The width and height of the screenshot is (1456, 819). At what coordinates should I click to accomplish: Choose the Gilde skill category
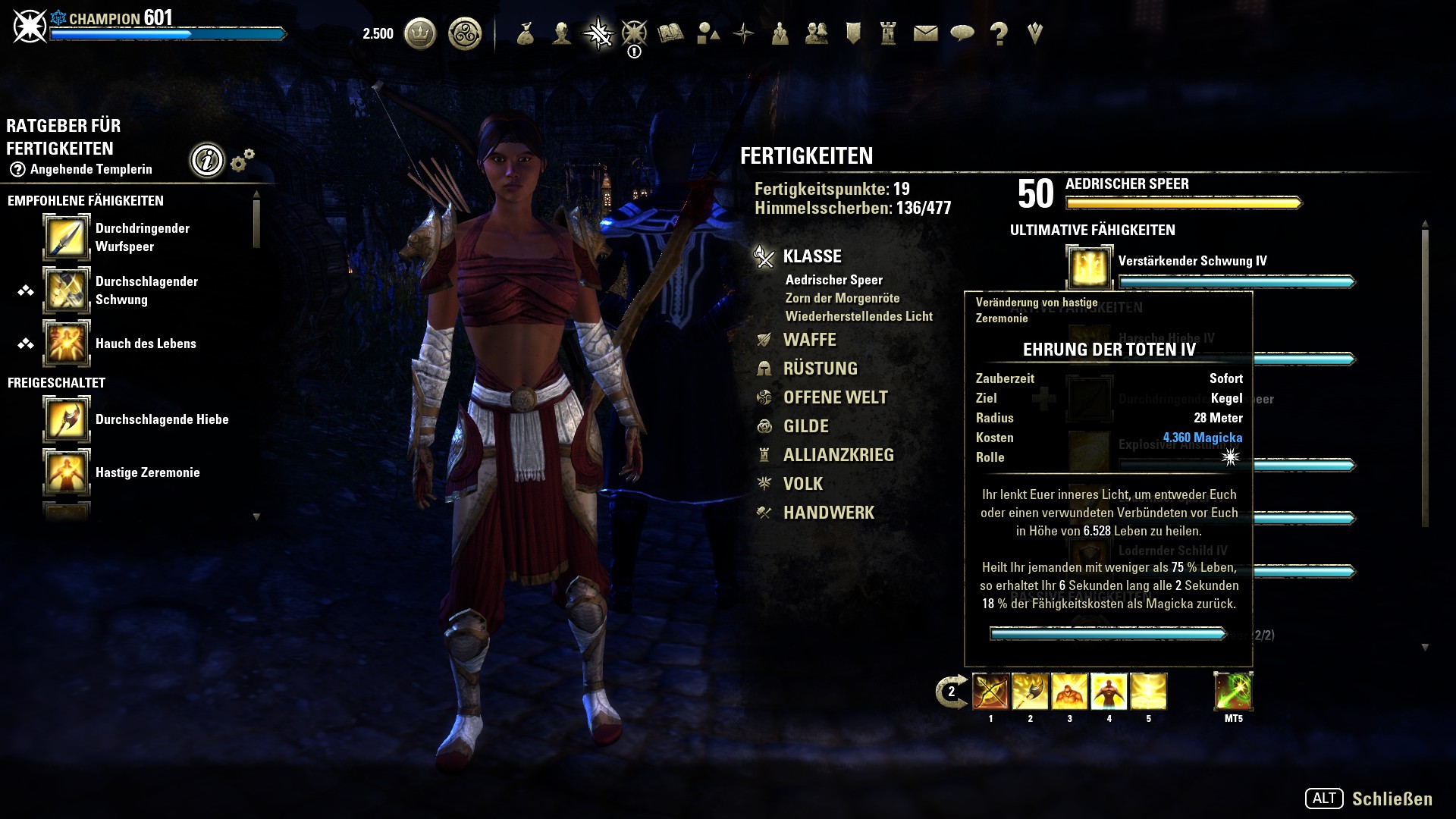(x=805, y=426)
